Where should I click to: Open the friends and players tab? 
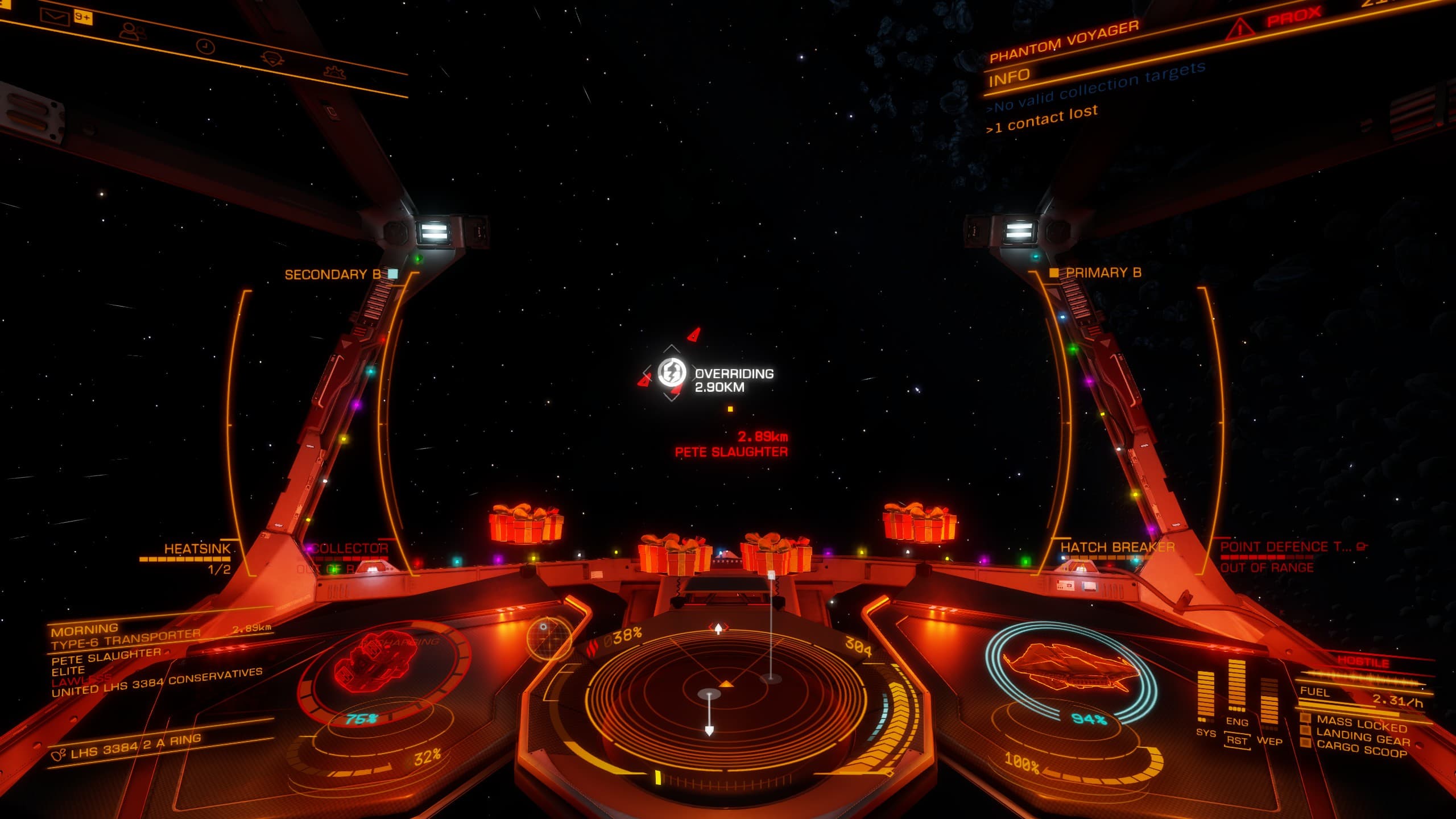coord(131,30)
